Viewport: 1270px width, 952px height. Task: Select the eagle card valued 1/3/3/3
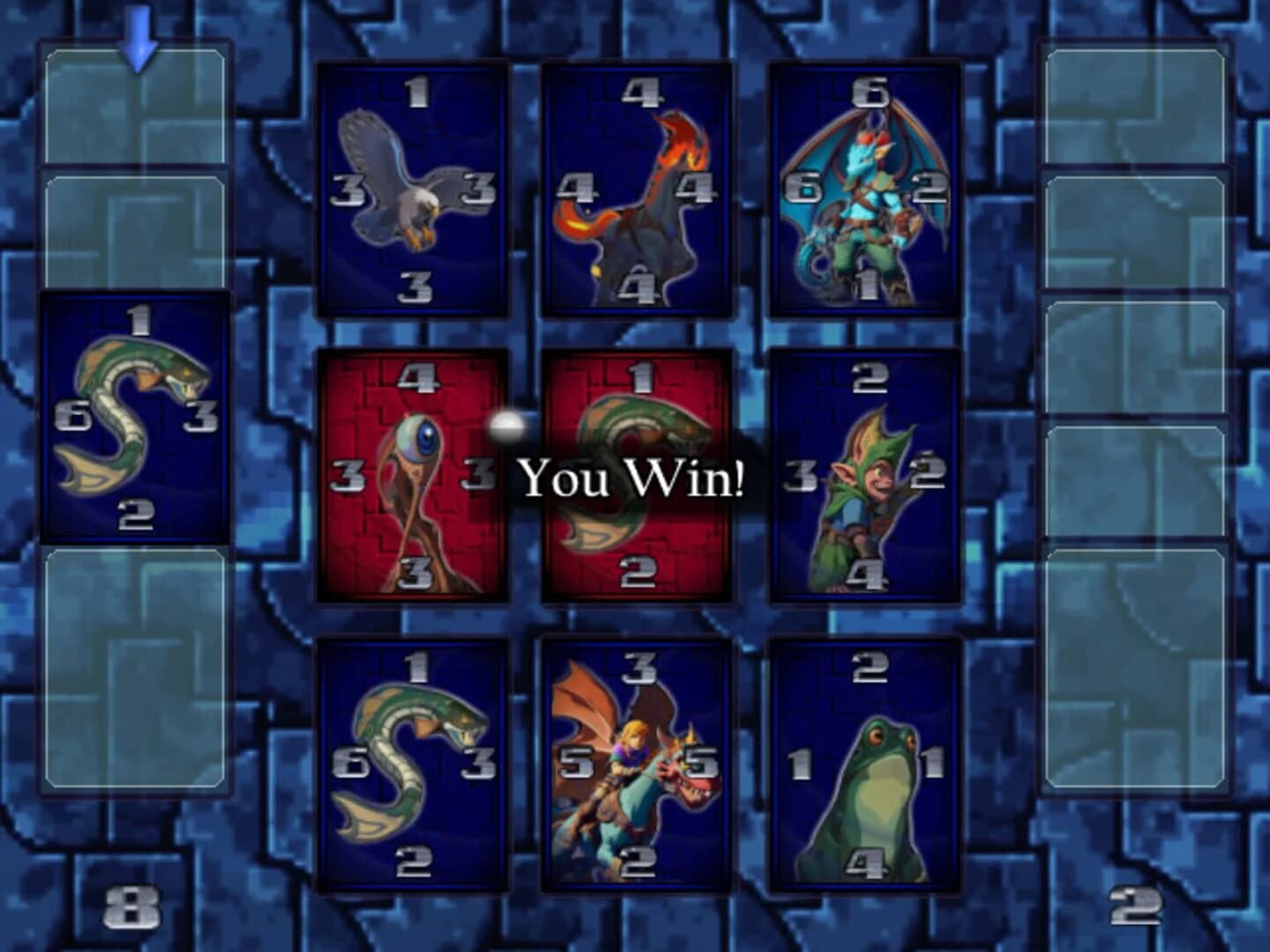[x=413, y=188]
